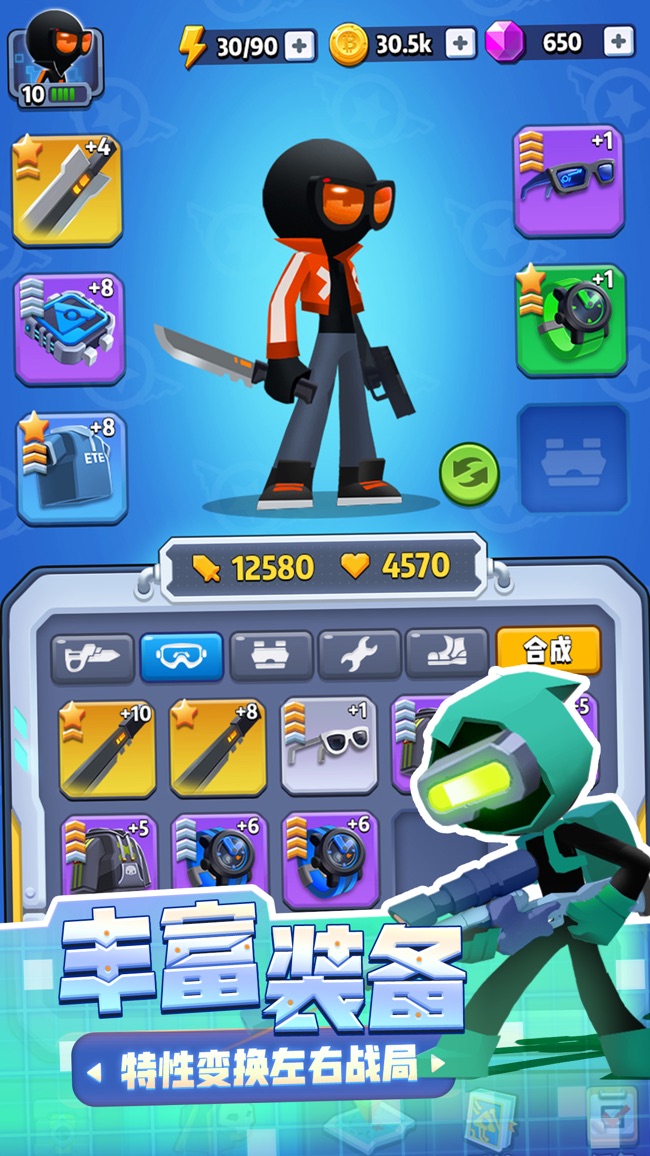Select the equipped +8 blue chip slot
Image resolution: width=650 pixels, height=1156 pixels.
point(69,328)
